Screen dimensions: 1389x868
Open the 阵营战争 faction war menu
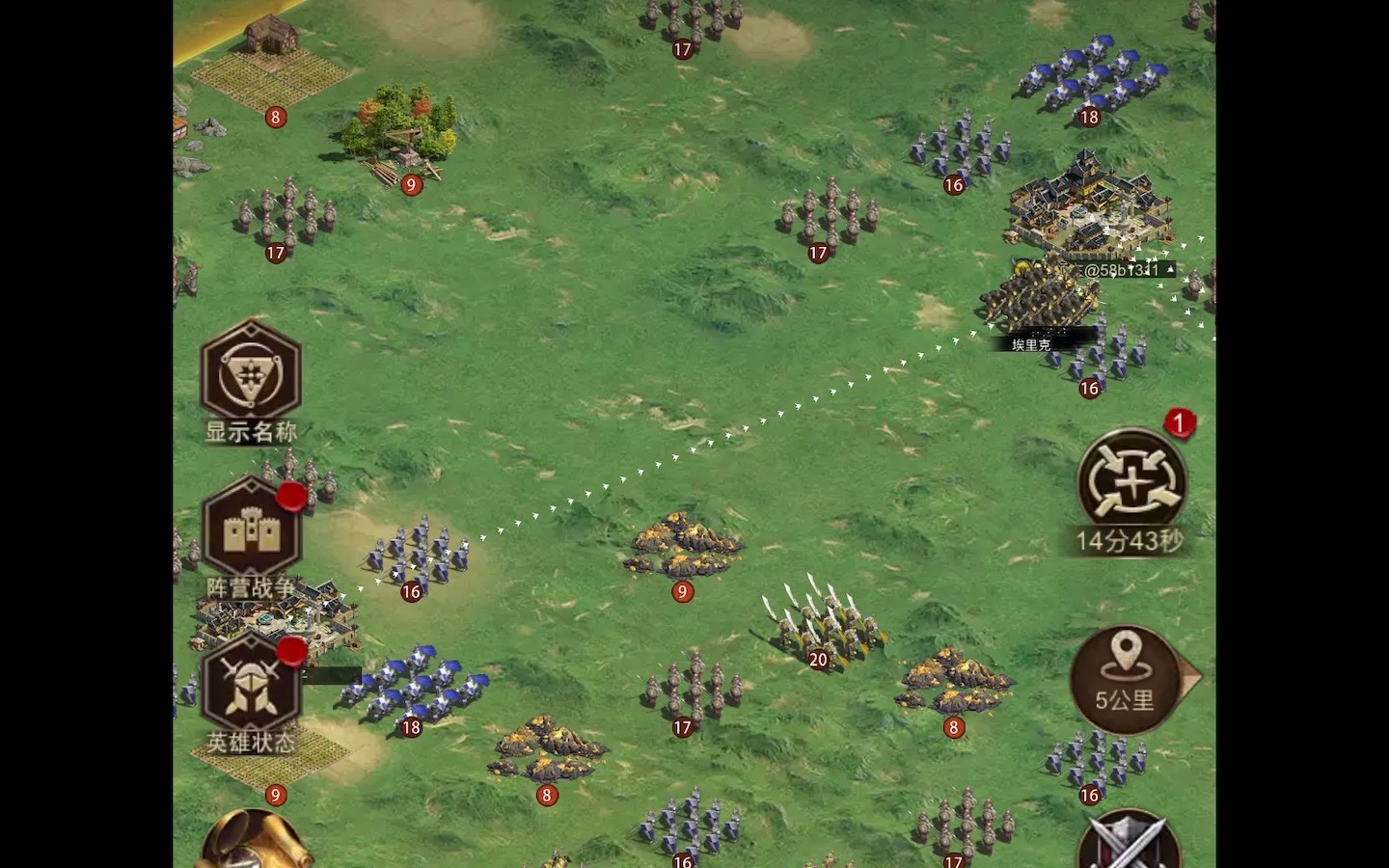[x=251, y=529]
